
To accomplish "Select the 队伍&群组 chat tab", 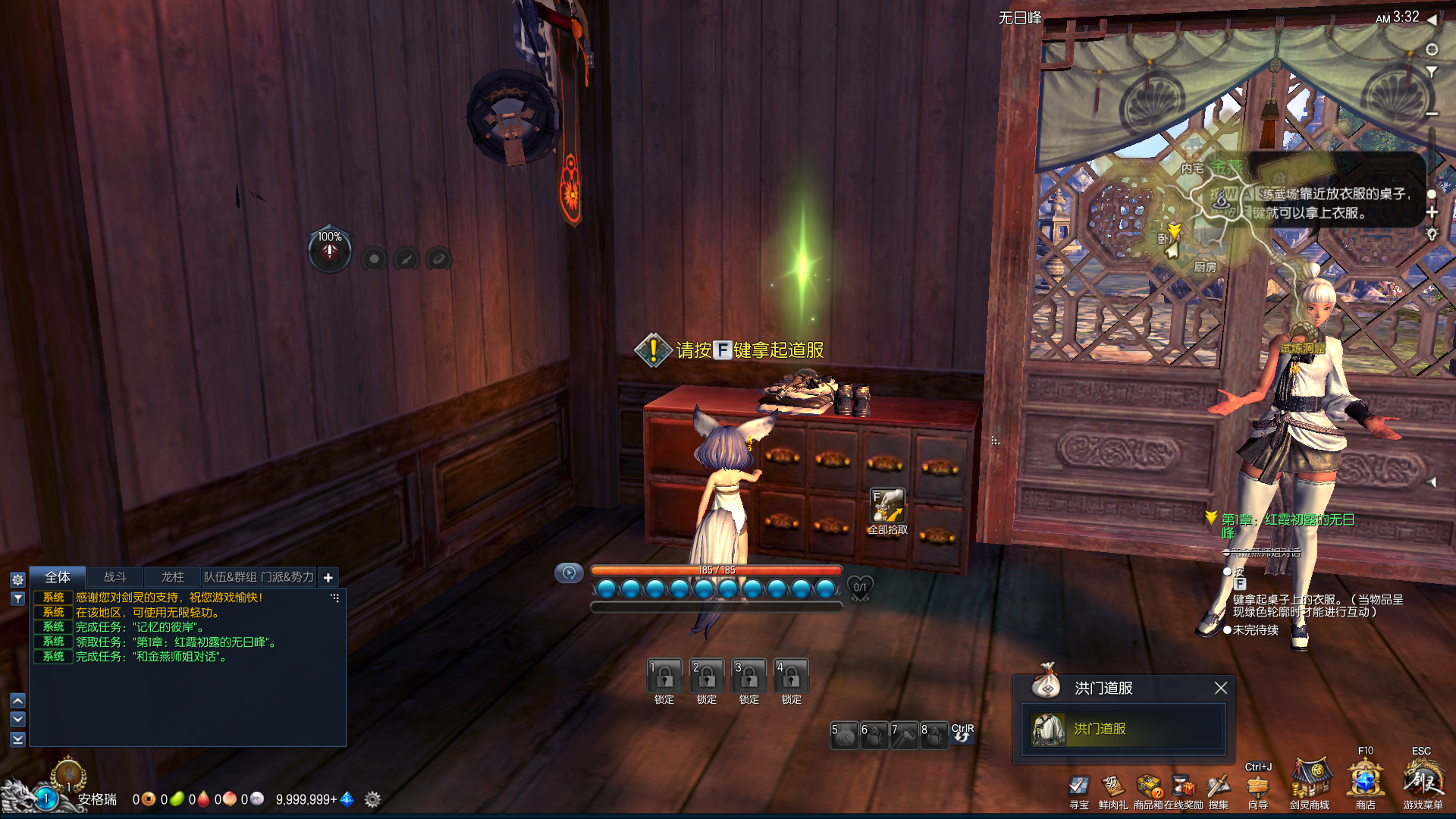I will [x=230, y=577].
